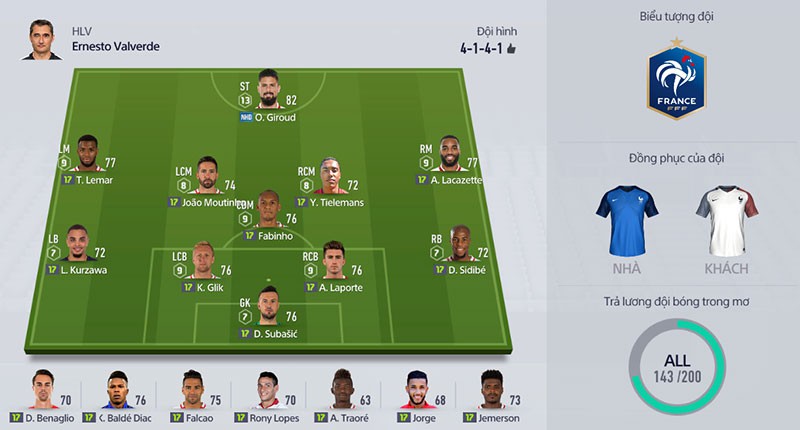Select Y. Tielemans player card

tap(330, 177)
